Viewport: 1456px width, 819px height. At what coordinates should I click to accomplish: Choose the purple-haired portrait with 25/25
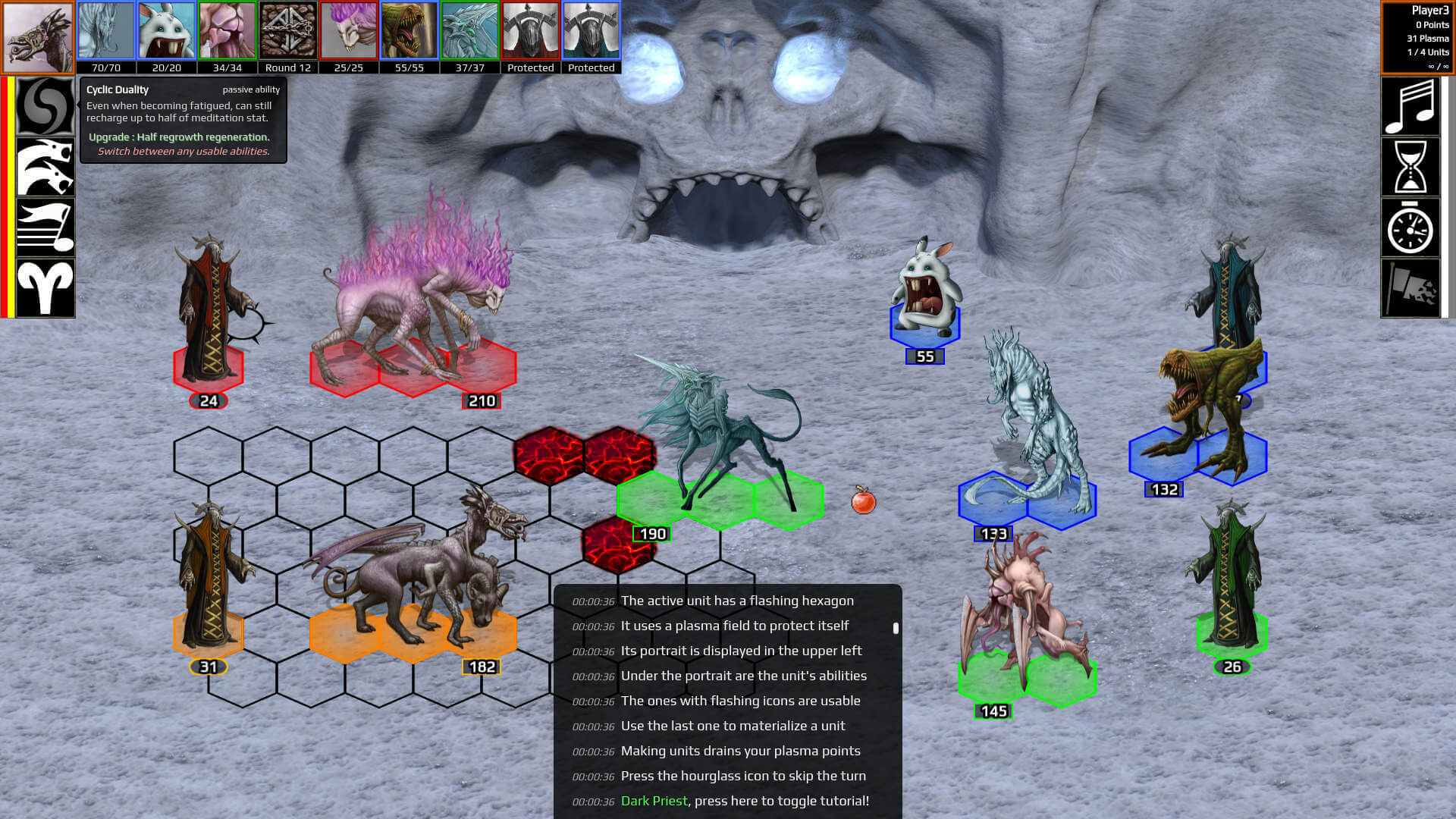349,31
